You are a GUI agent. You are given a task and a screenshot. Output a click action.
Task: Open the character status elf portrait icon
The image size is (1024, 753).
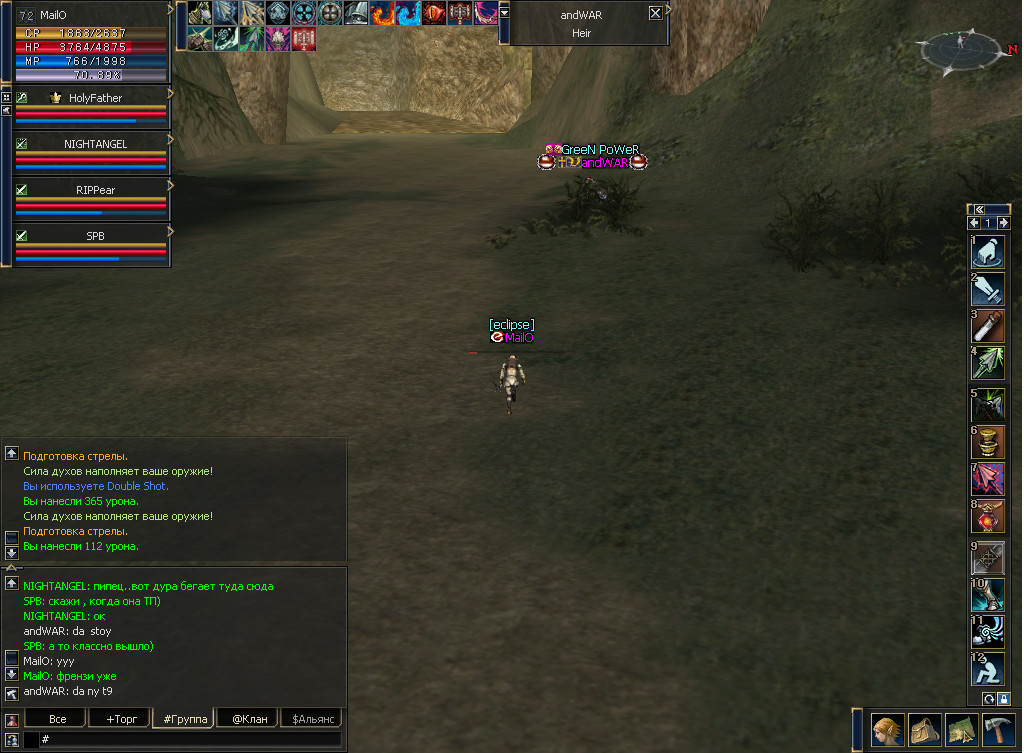tap(887, 730)
